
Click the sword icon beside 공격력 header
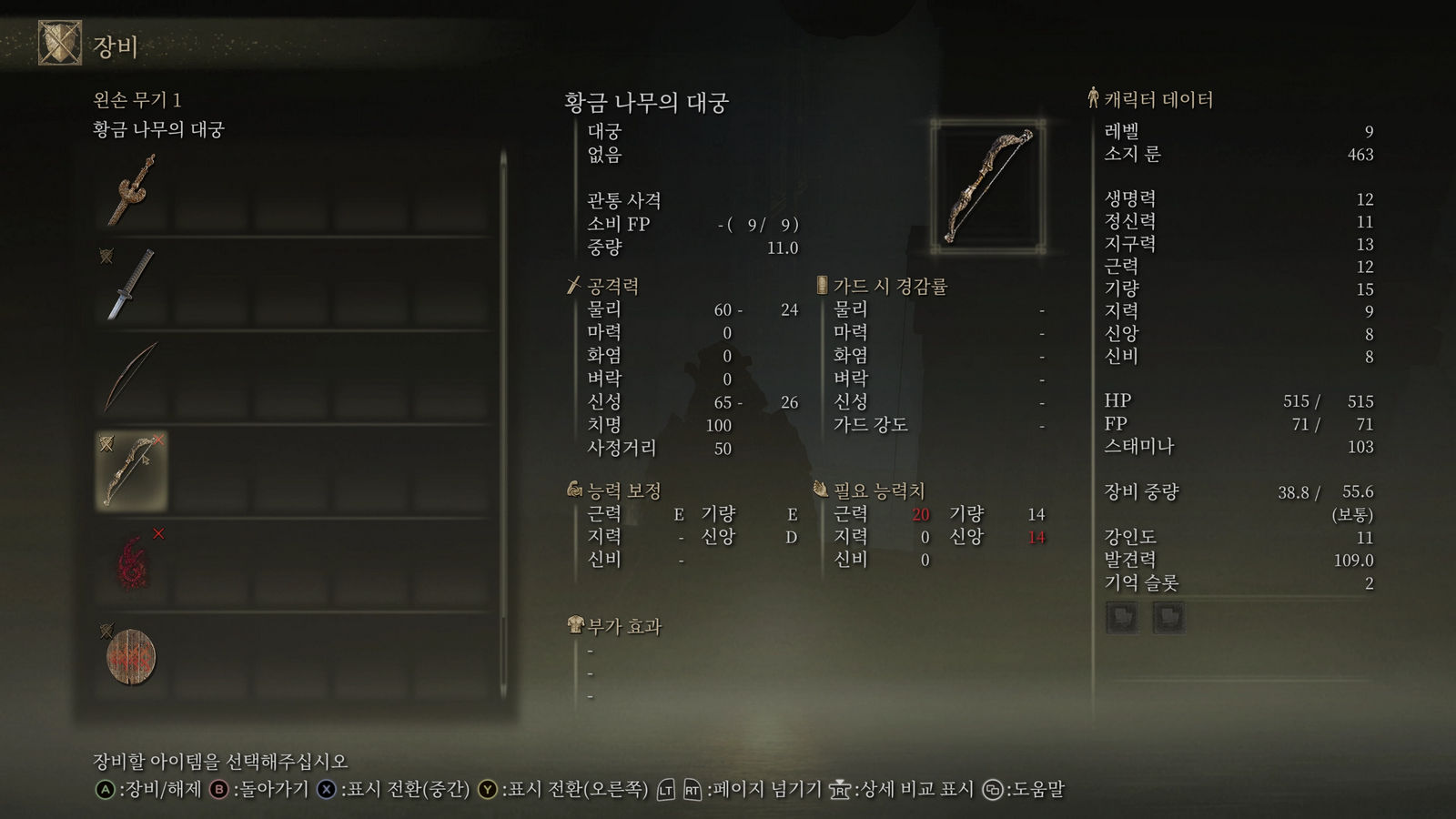tap(573, 286)
